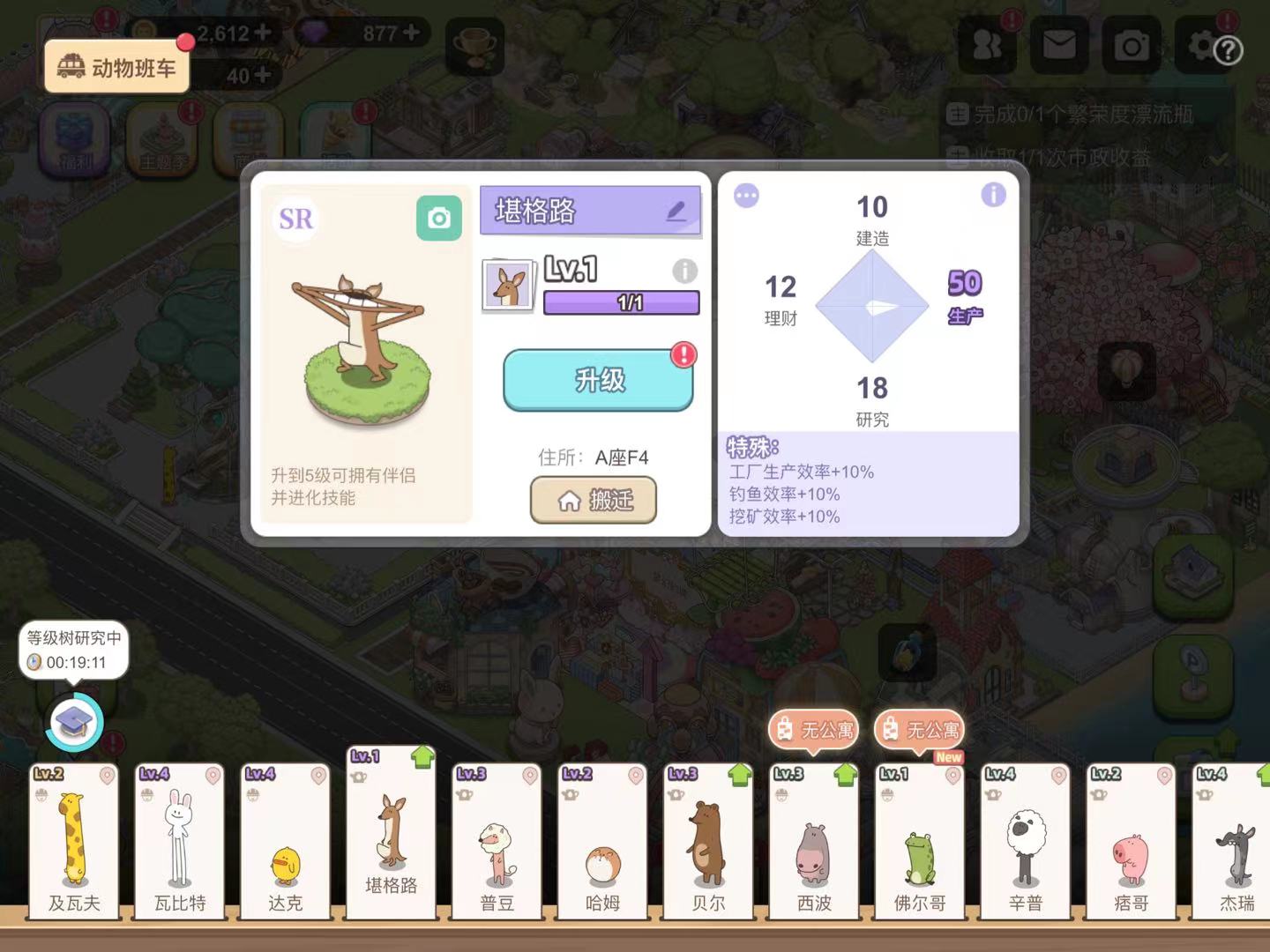Select the hamster card 哈姆
Screen dimensions: 1270x952
[x=602, y=842]
